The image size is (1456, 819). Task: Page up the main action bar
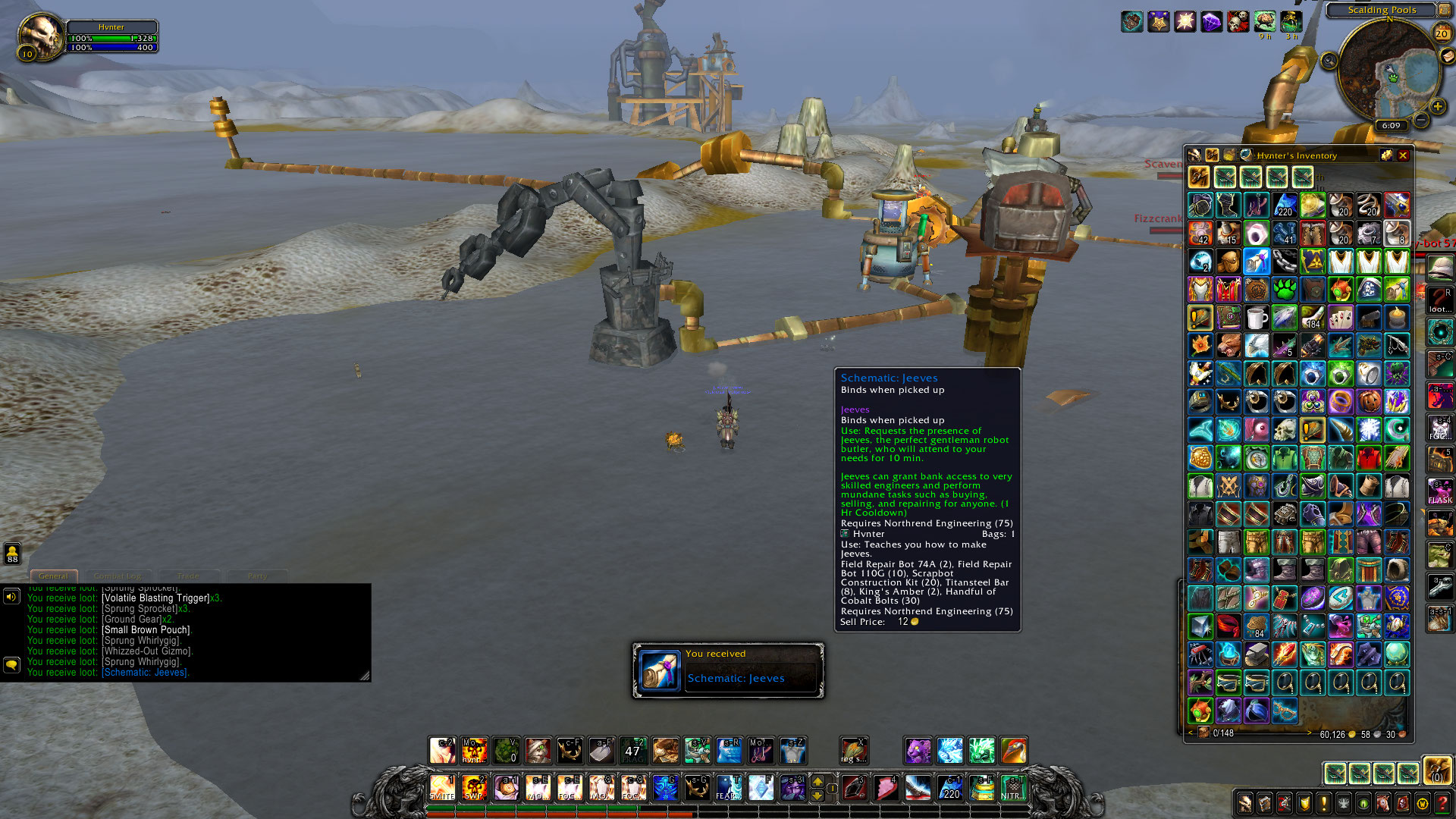point(817,780)
